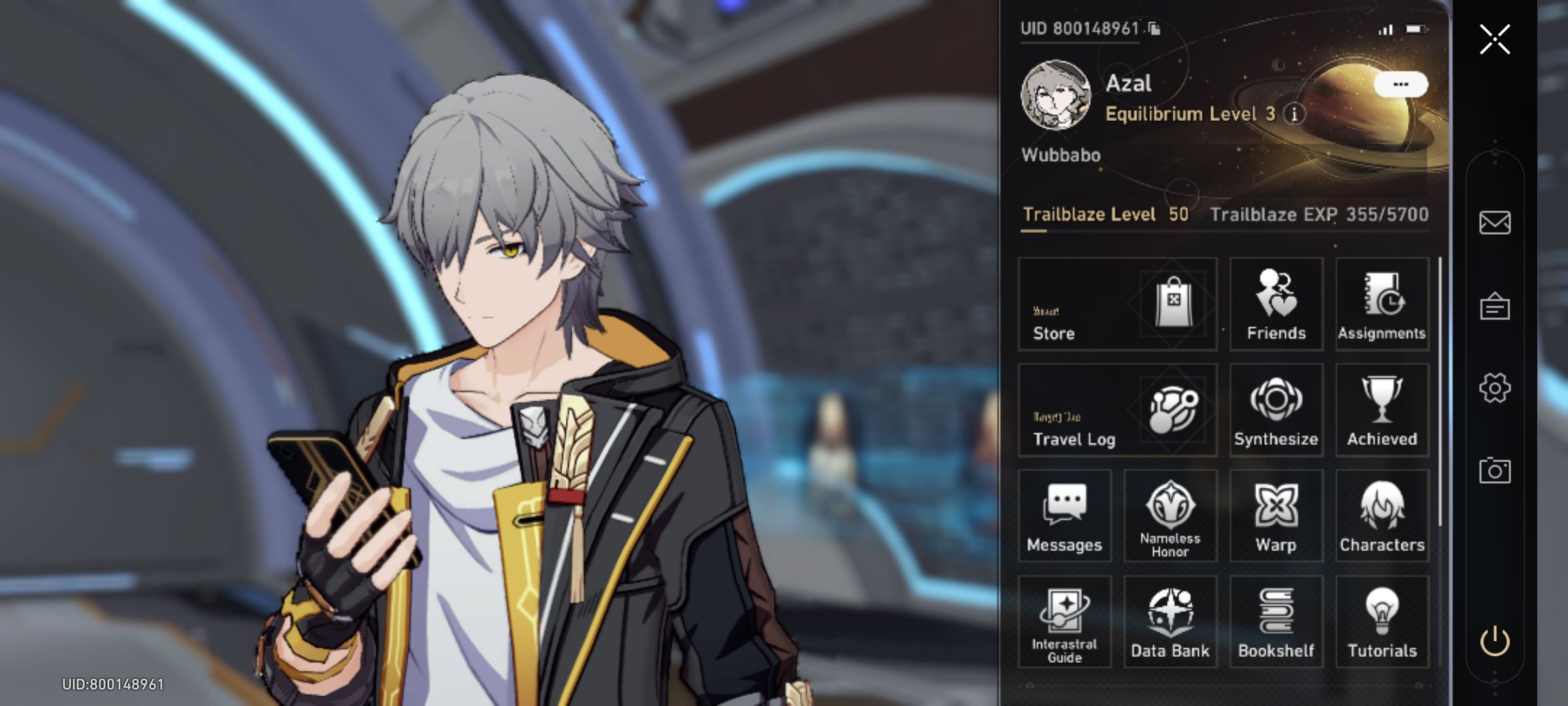View the Travel Log gacha history
The image size is (1568, 706).
1117,410
